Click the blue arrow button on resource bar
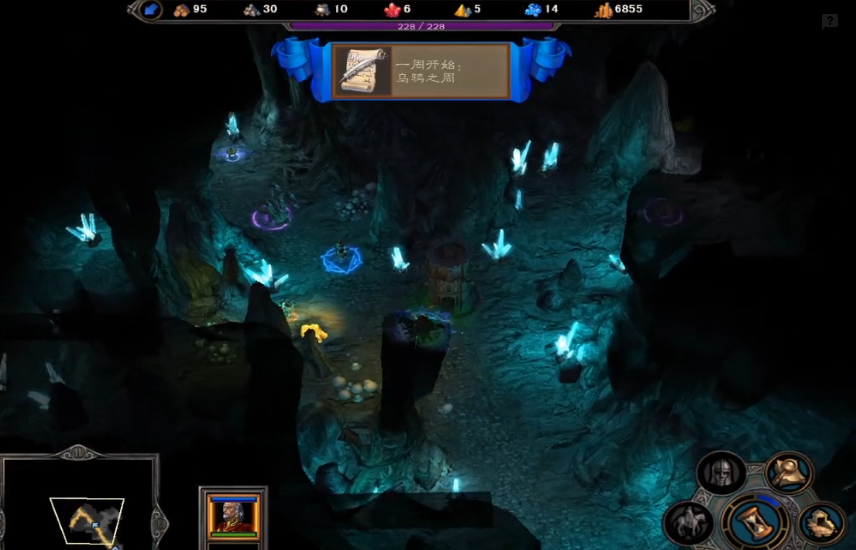The height and width of the screenshot is (550, 856). (151, 10)
